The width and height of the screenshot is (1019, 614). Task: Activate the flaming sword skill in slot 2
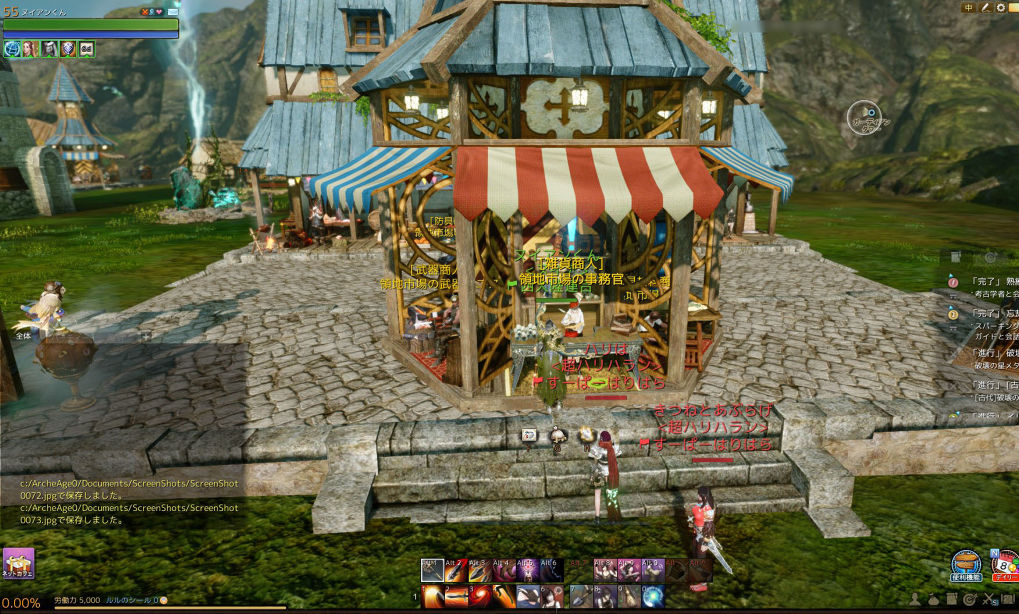(456, 596)
